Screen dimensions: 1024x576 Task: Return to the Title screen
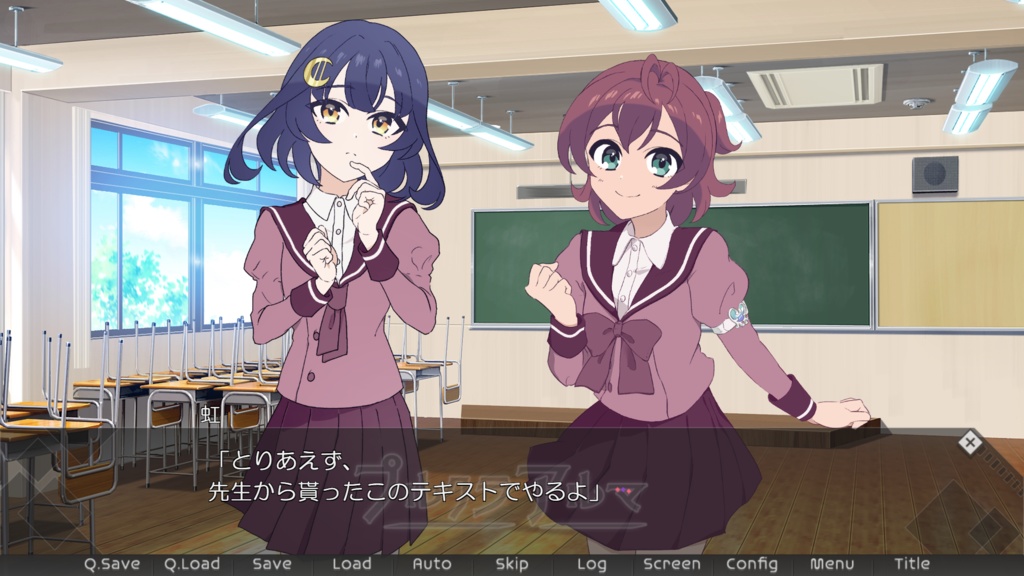pos(912,564)
